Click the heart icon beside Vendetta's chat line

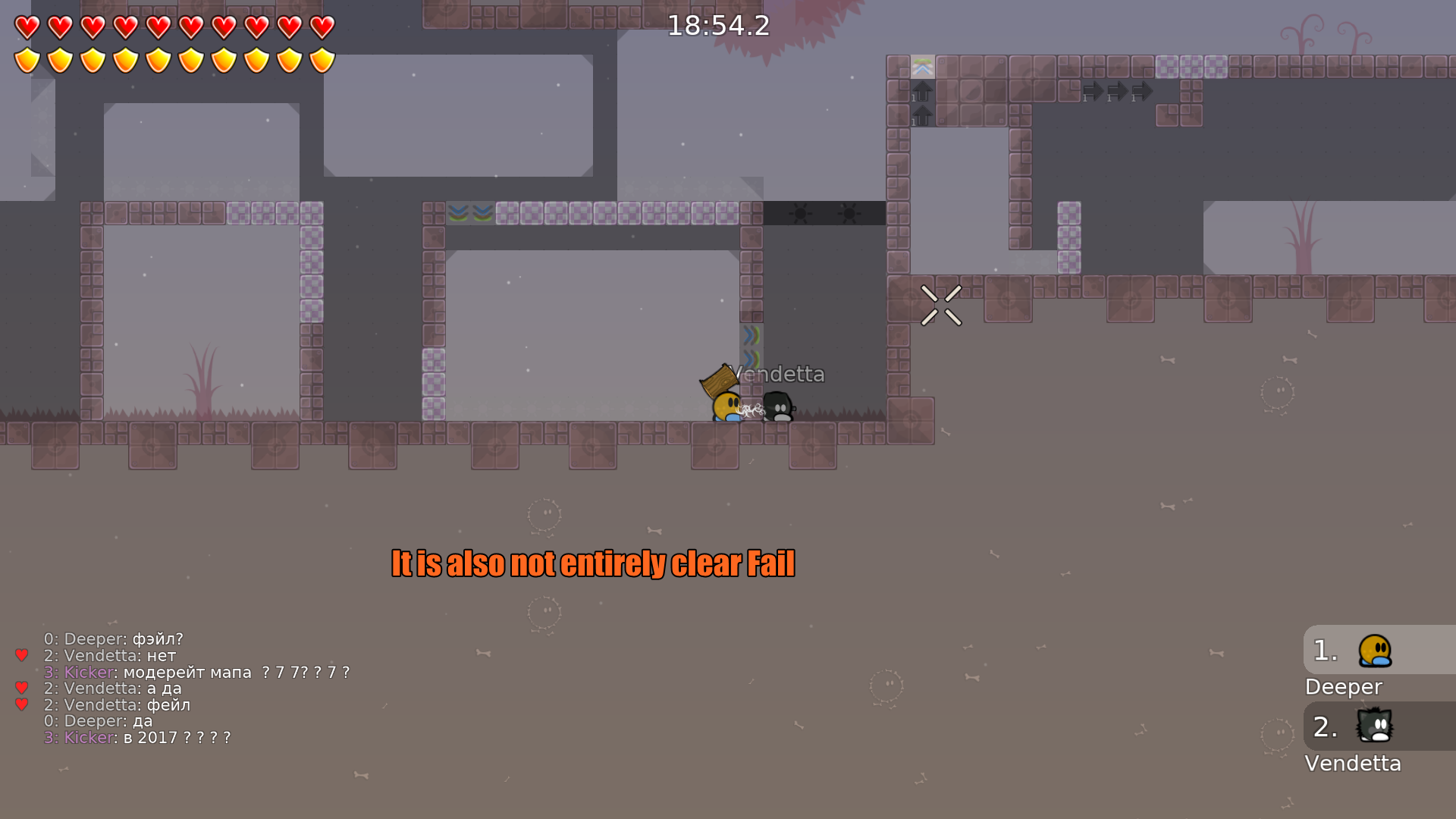click(x=20, y=655)
